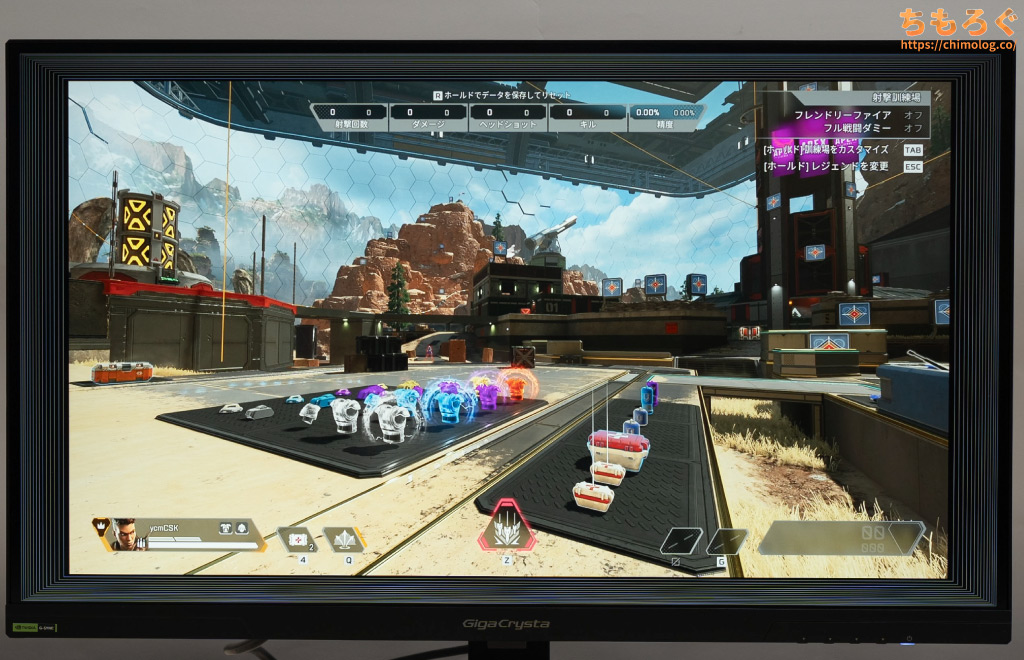
Task: Activate the tactical ability icon
Action: tap(343, 539)
